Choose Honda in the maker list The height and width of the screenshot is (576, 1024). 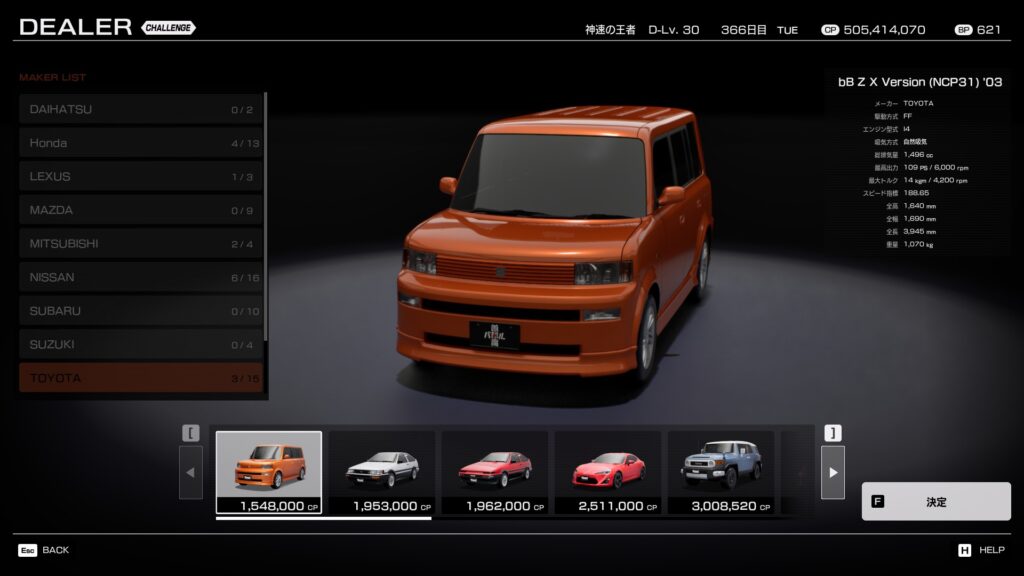click(x=140, y=143)
